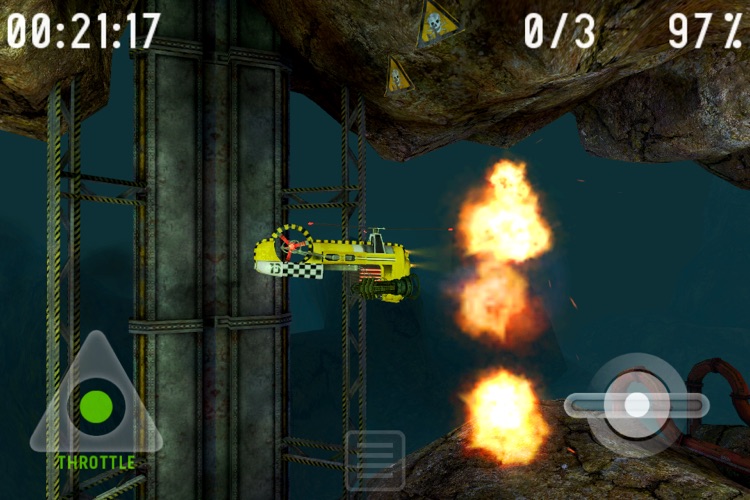The image size is (750, 500).
Task: Click the steering slider knob
Action: (637, 404)
